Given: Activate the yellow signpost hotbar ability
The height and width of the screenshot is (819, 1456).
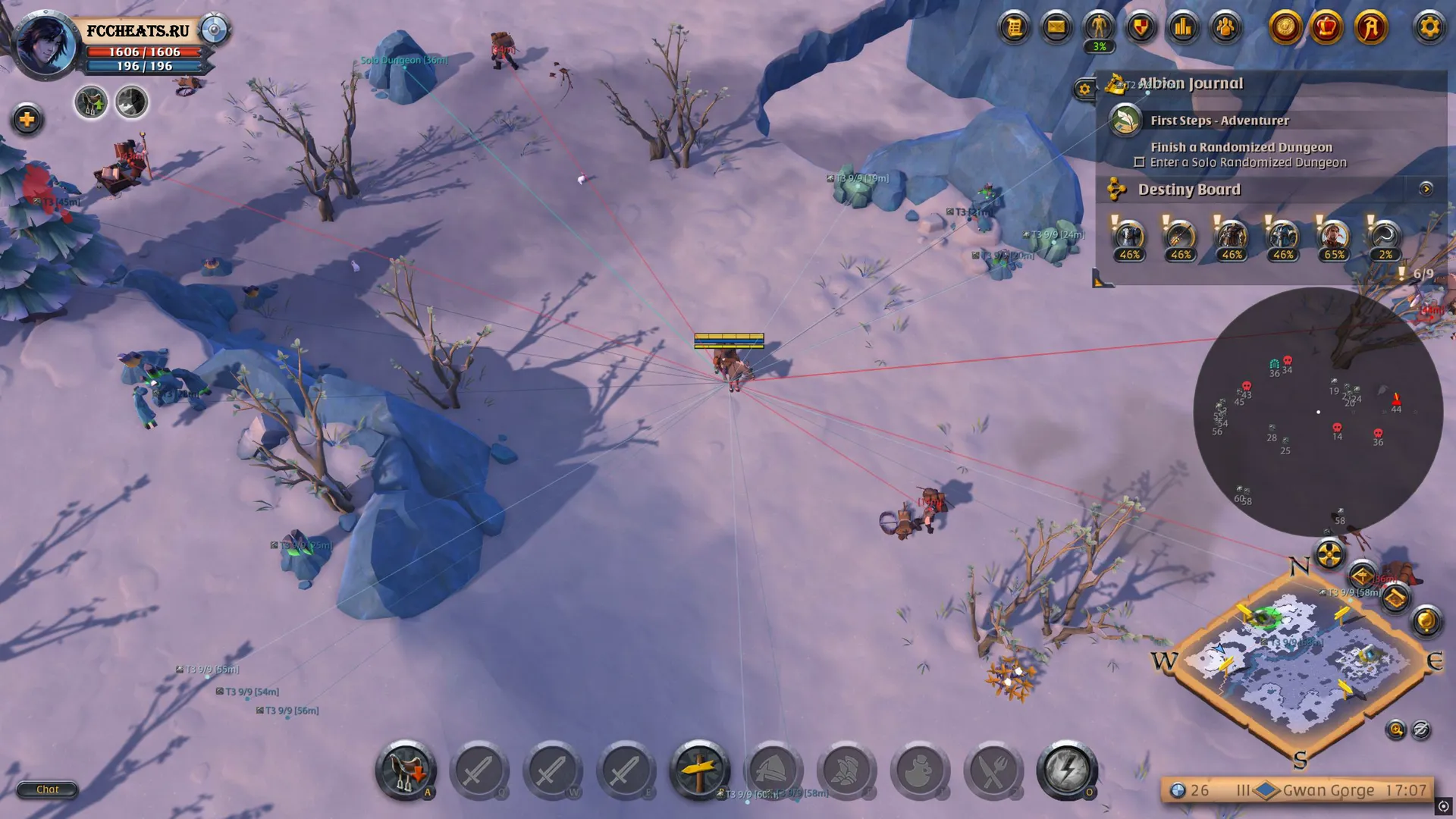Looking at the screenshot, I should 699,770.
